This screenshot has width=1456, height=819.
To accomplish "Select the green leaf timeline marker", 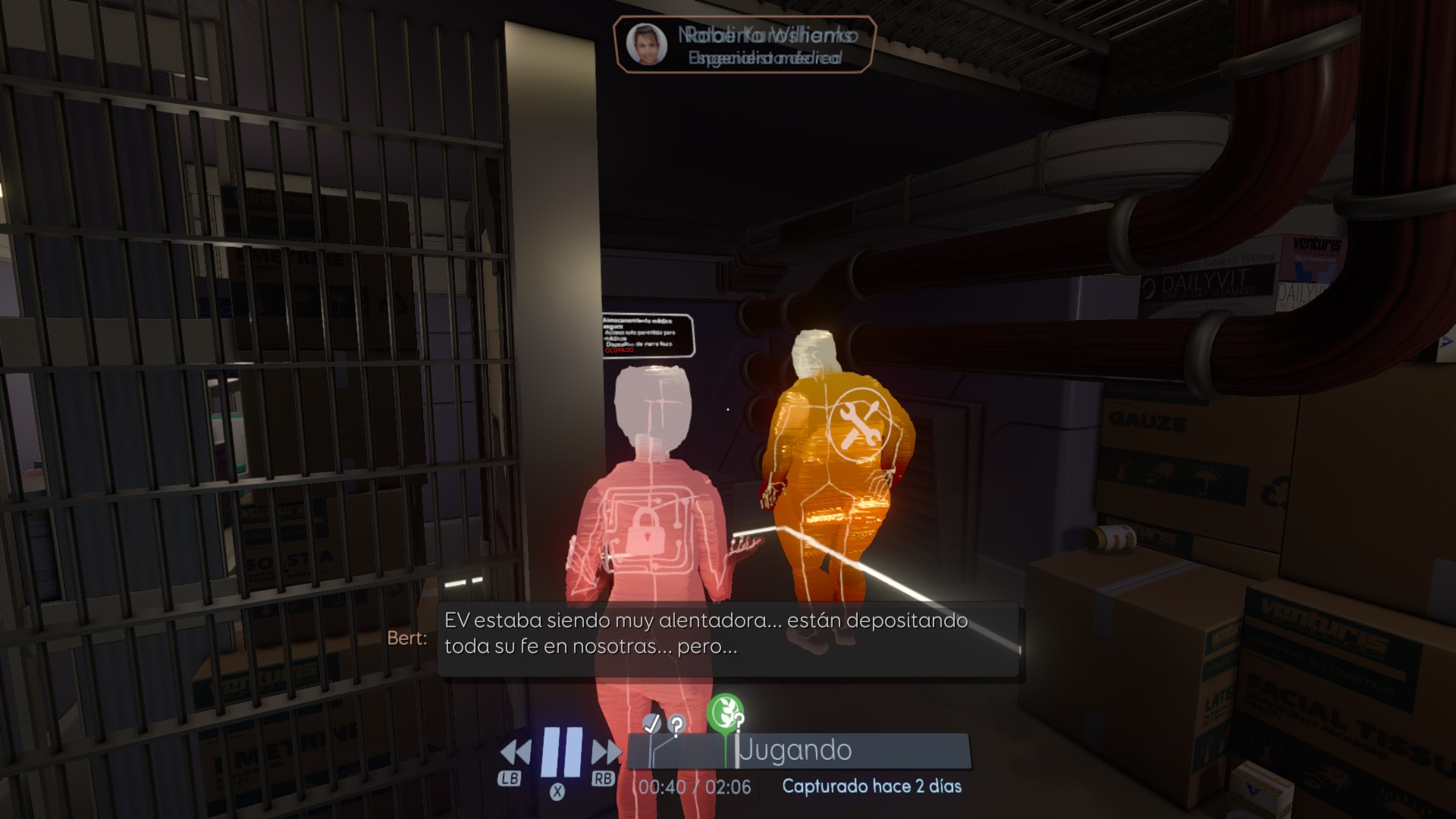I will click(x=723, y=711).
